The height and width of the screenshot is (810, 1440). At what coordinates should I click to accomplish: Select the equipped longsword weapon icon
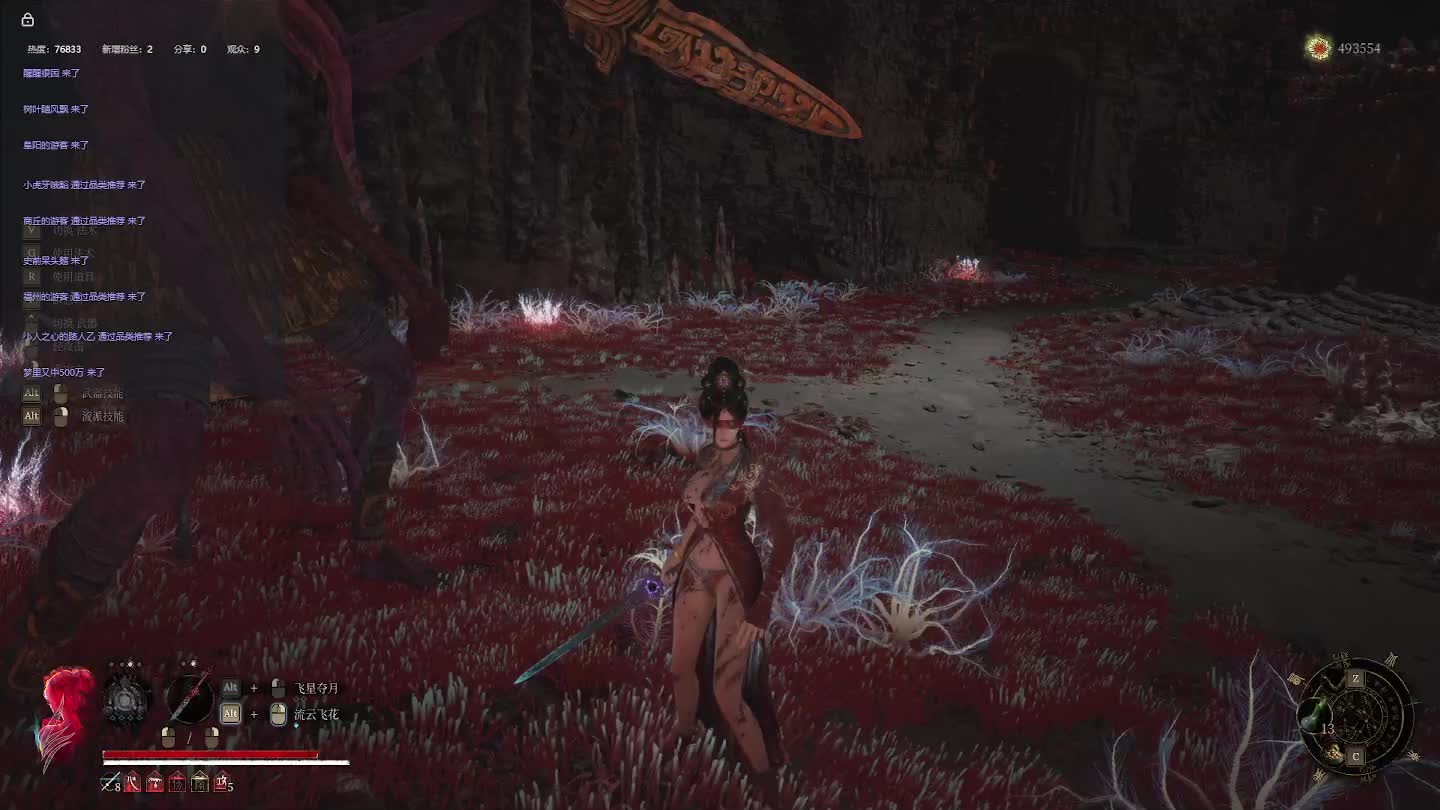pos(188,697)
